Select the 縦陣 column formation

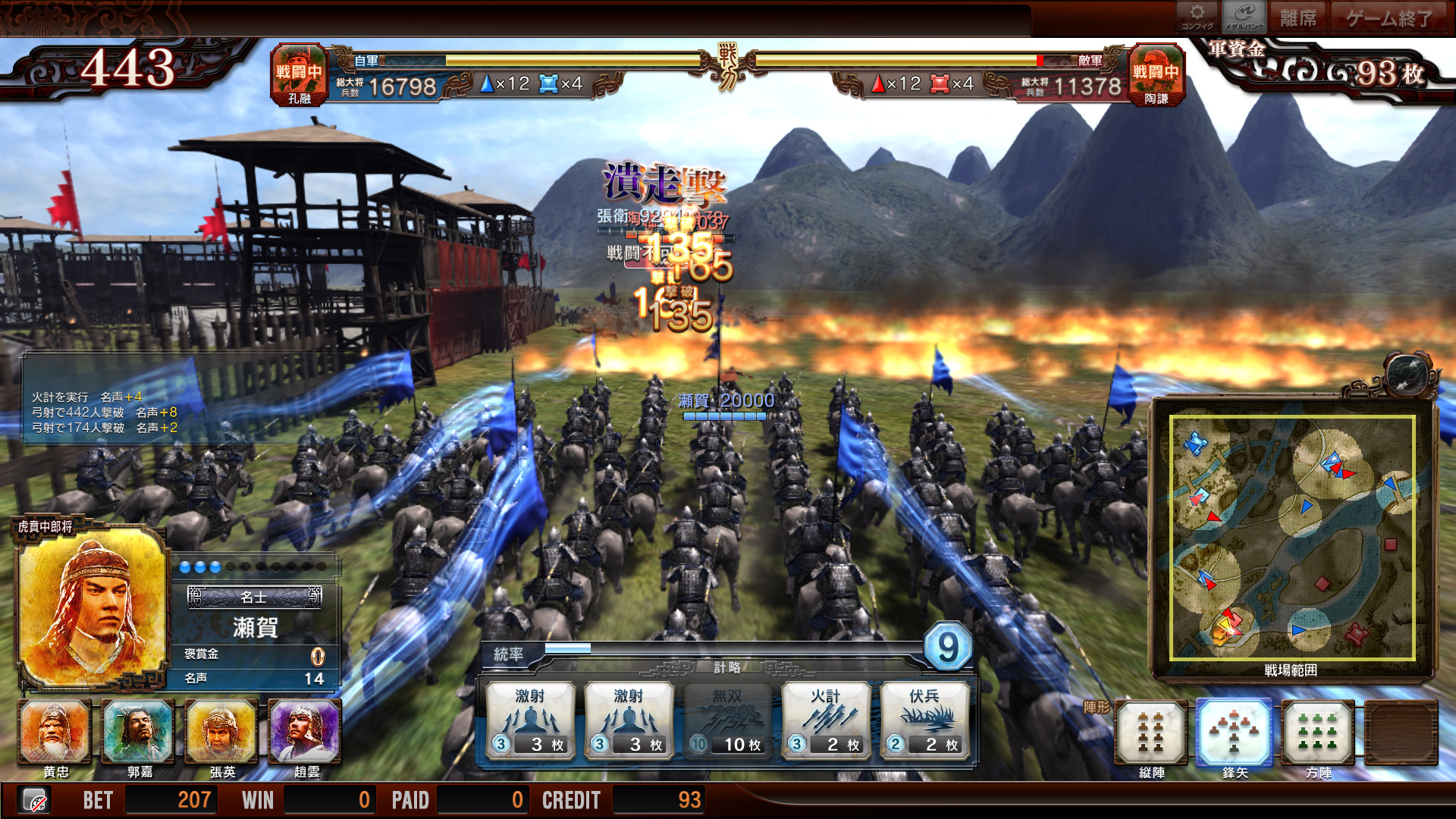(x=1150, y=733)
